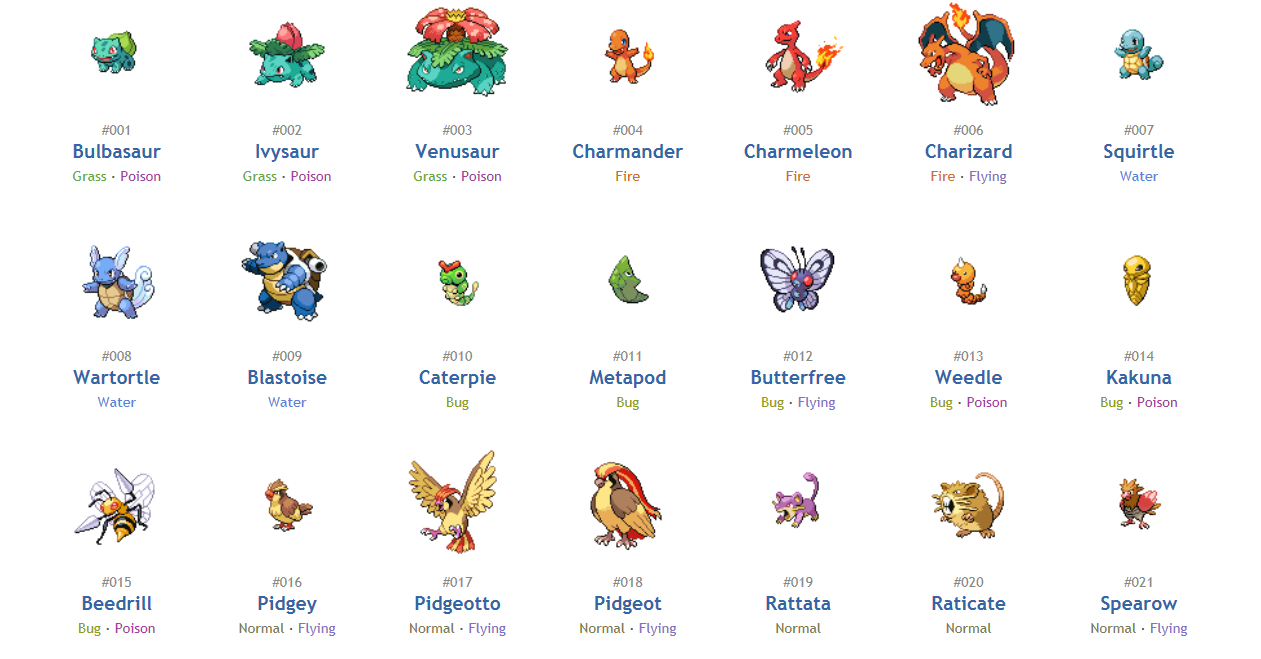Click the Grass type under Ivysaur
Image resolution: width=1261 pixels, height=659 pixels.
click(x=260, y=177)
